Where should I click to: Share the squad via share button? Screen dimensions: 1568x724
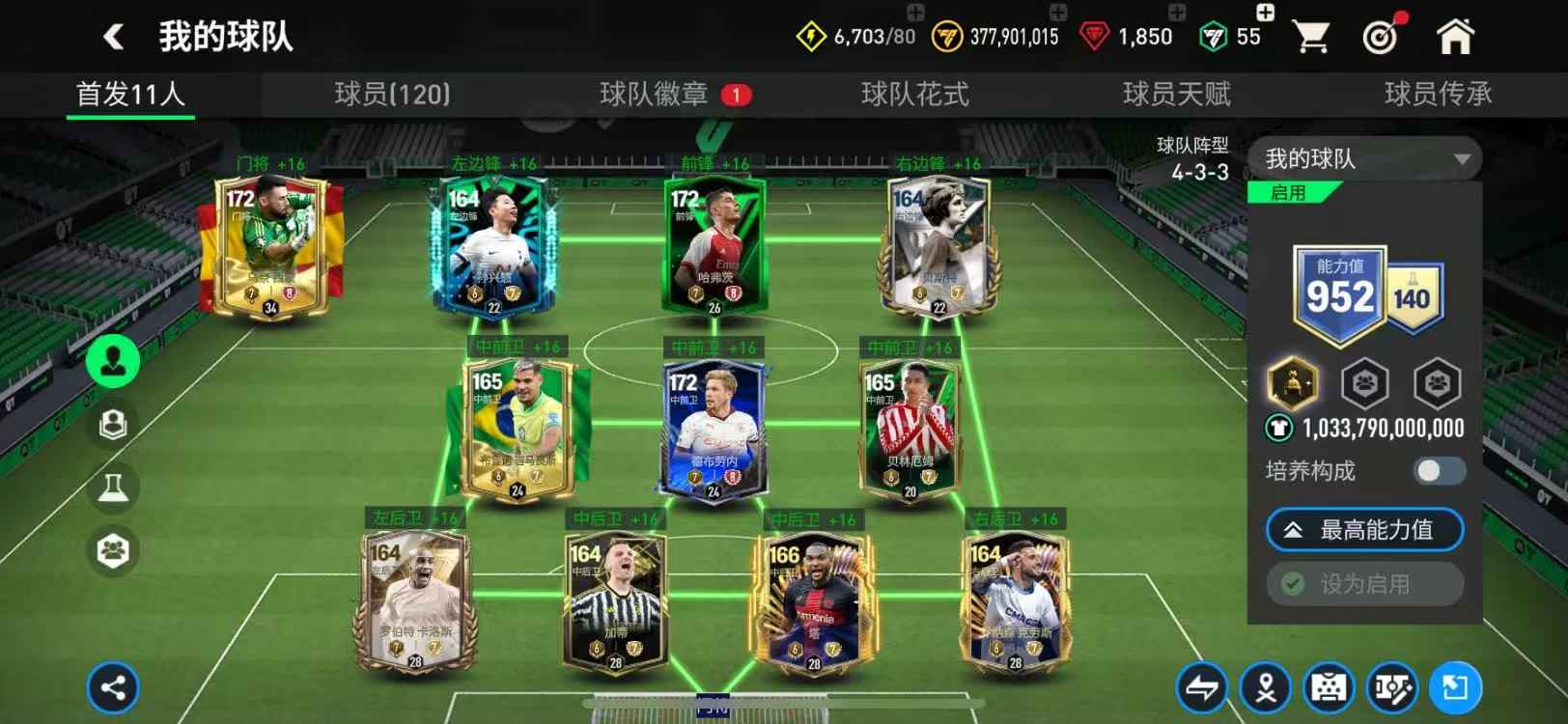pyautogui.click(x=113, y=688)
